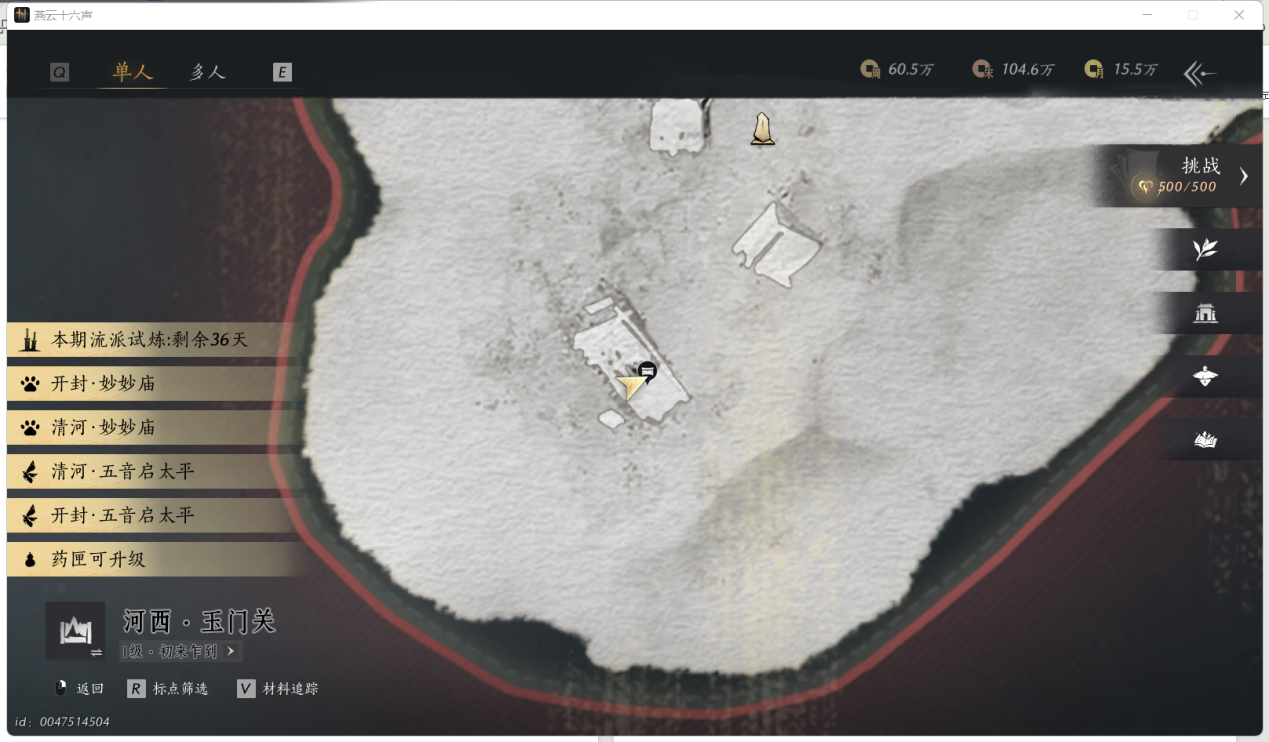The image size is (1269, 742).
Task: Choose 清河·五音启太平 entry
Action: tap(120, 471)
